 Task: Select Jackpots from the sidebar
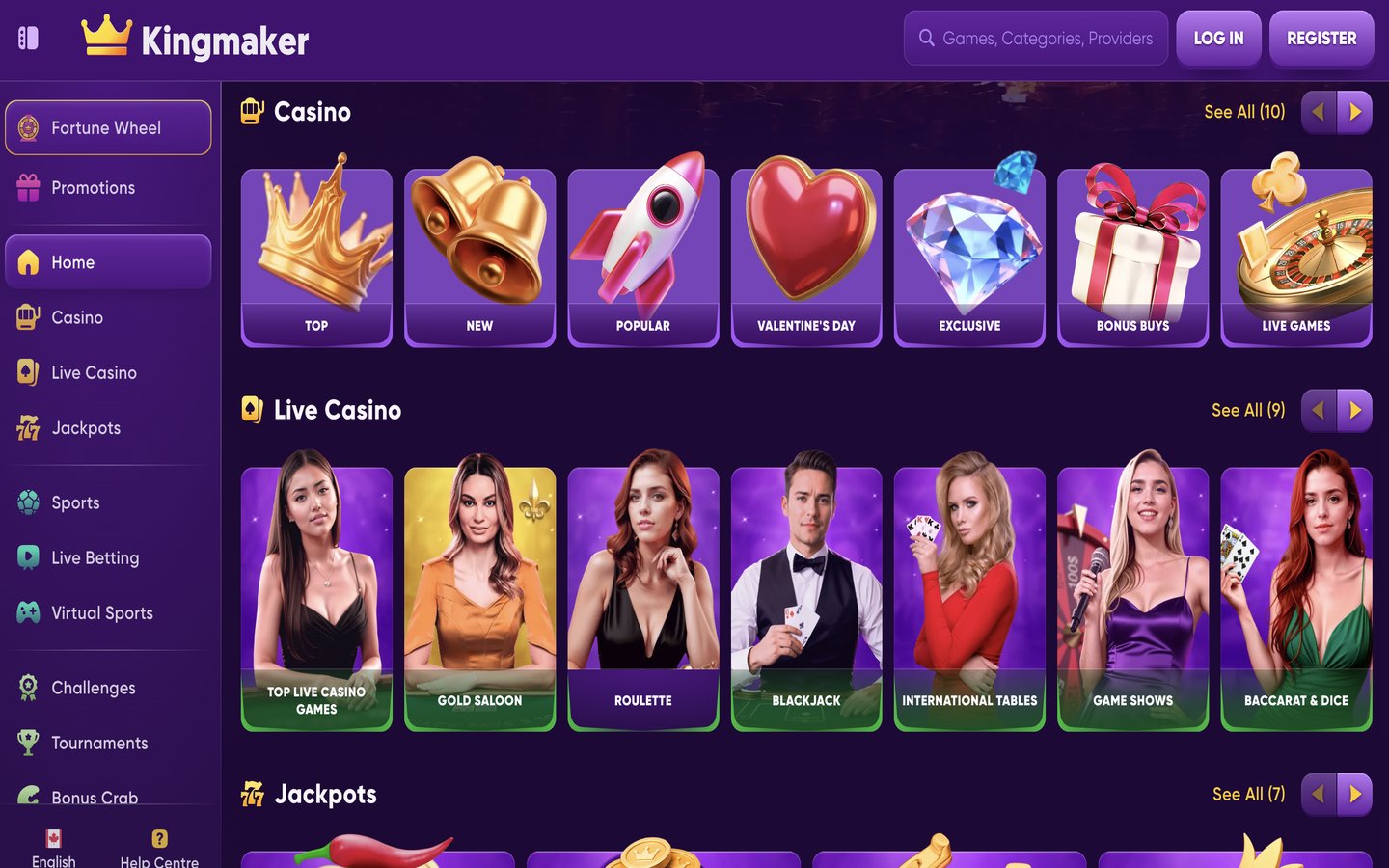coord(85,428)
